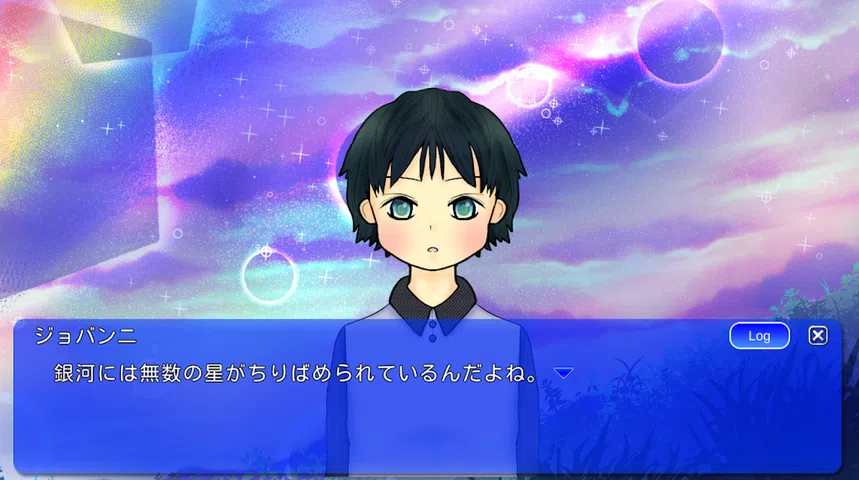Open the dialogue Log
Viewport: 859px width, 480px height.
759,336
